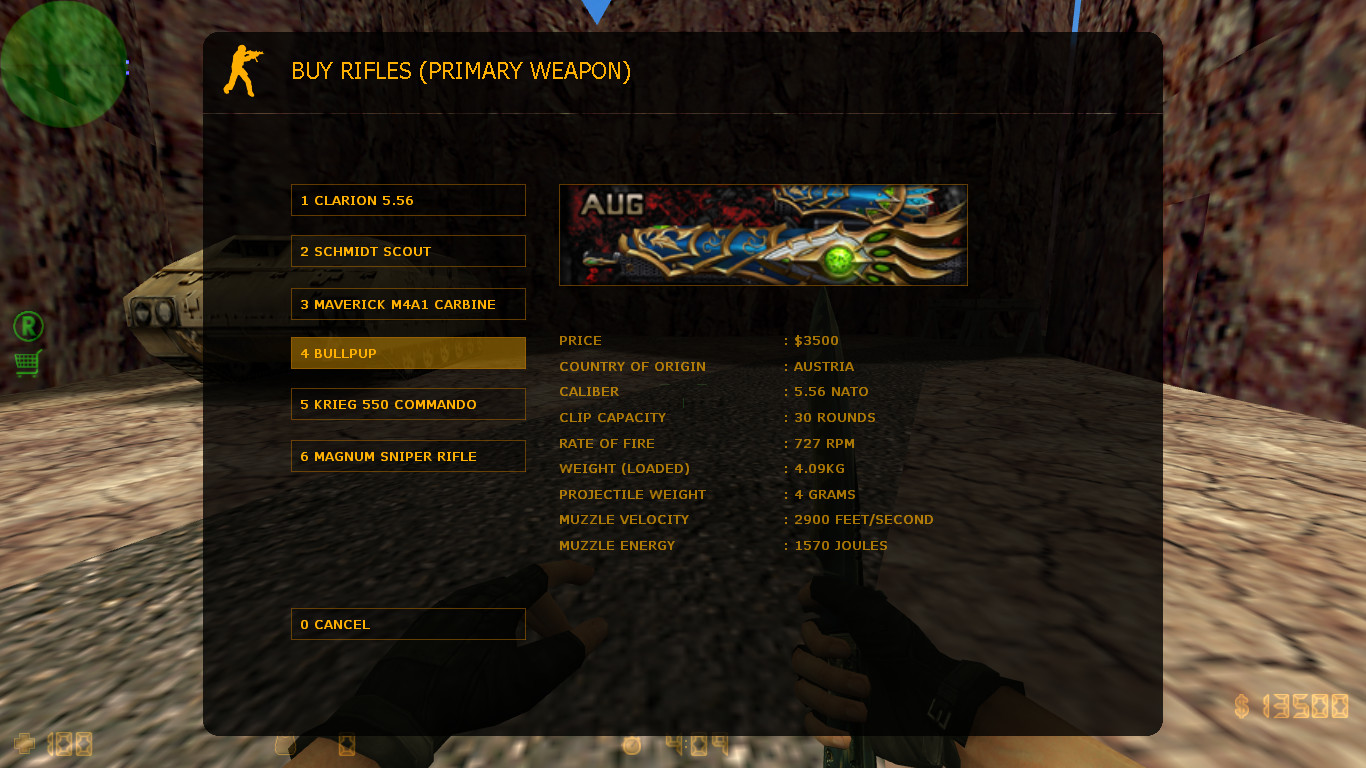Select 4 BULLPUP from the rifle list
This screenshot has height=768, width=1366.
click(x=407, y=352)
